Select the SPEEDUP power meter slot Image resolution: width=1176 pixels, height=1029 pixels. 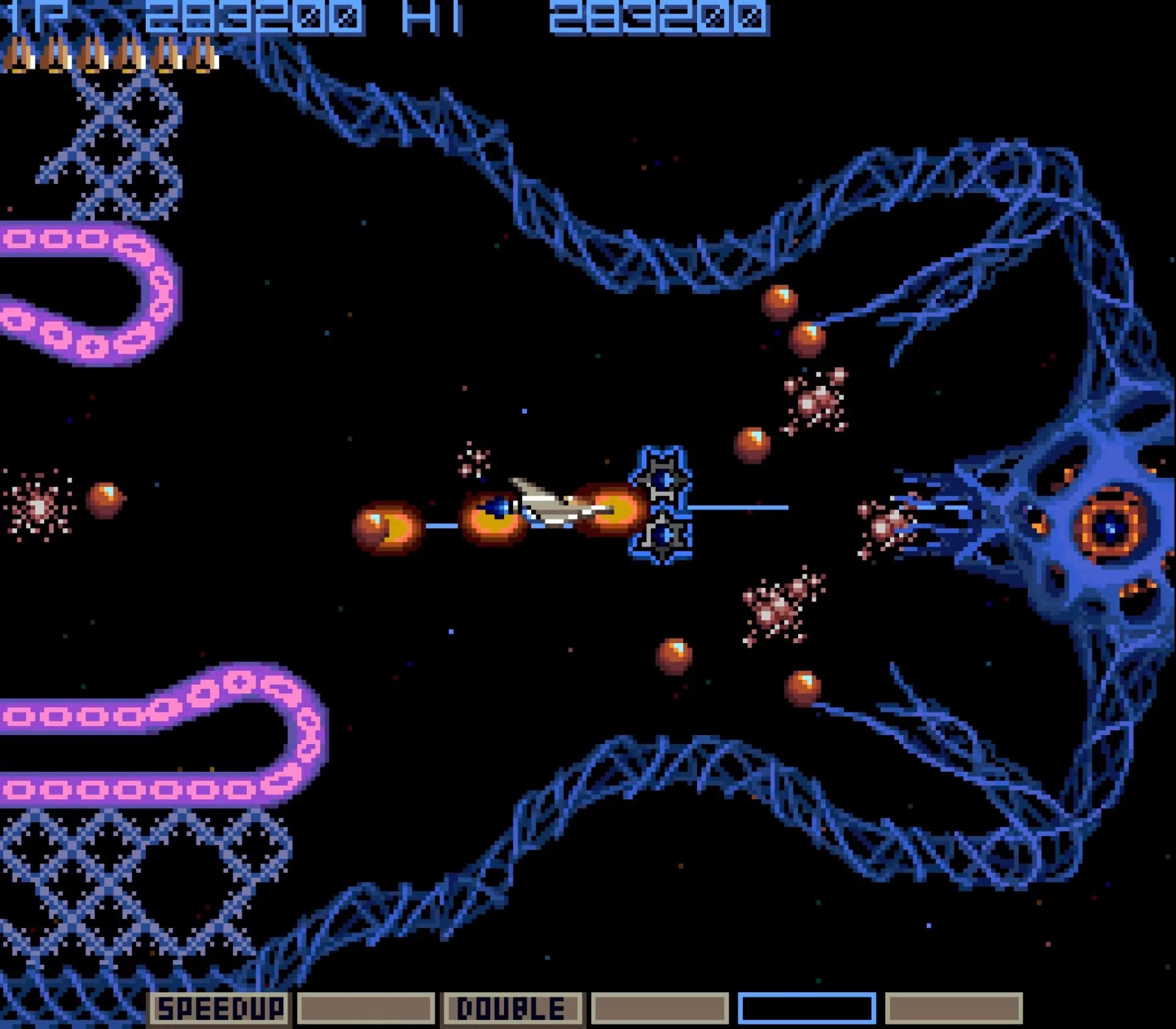(219, 1008)
